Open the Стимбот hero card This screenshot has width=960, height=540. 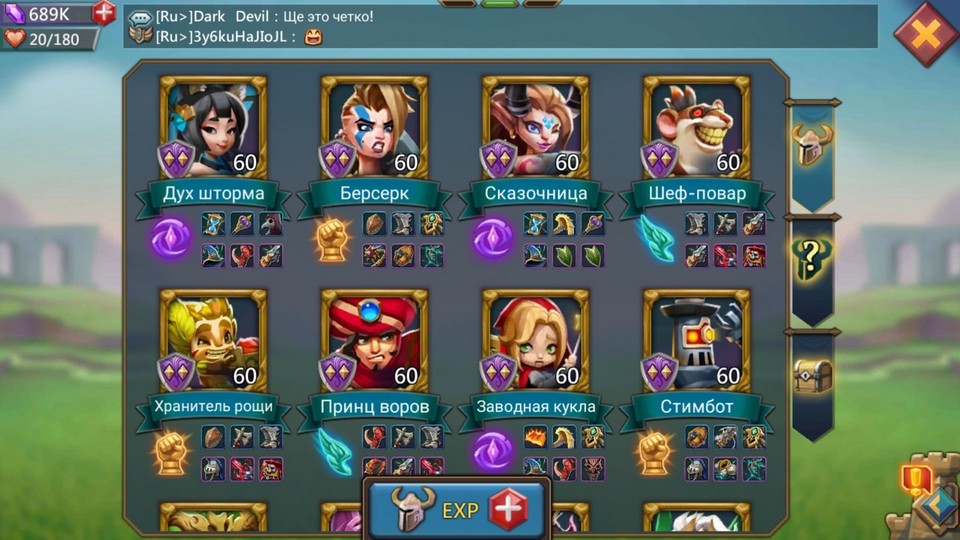point(696,340)
